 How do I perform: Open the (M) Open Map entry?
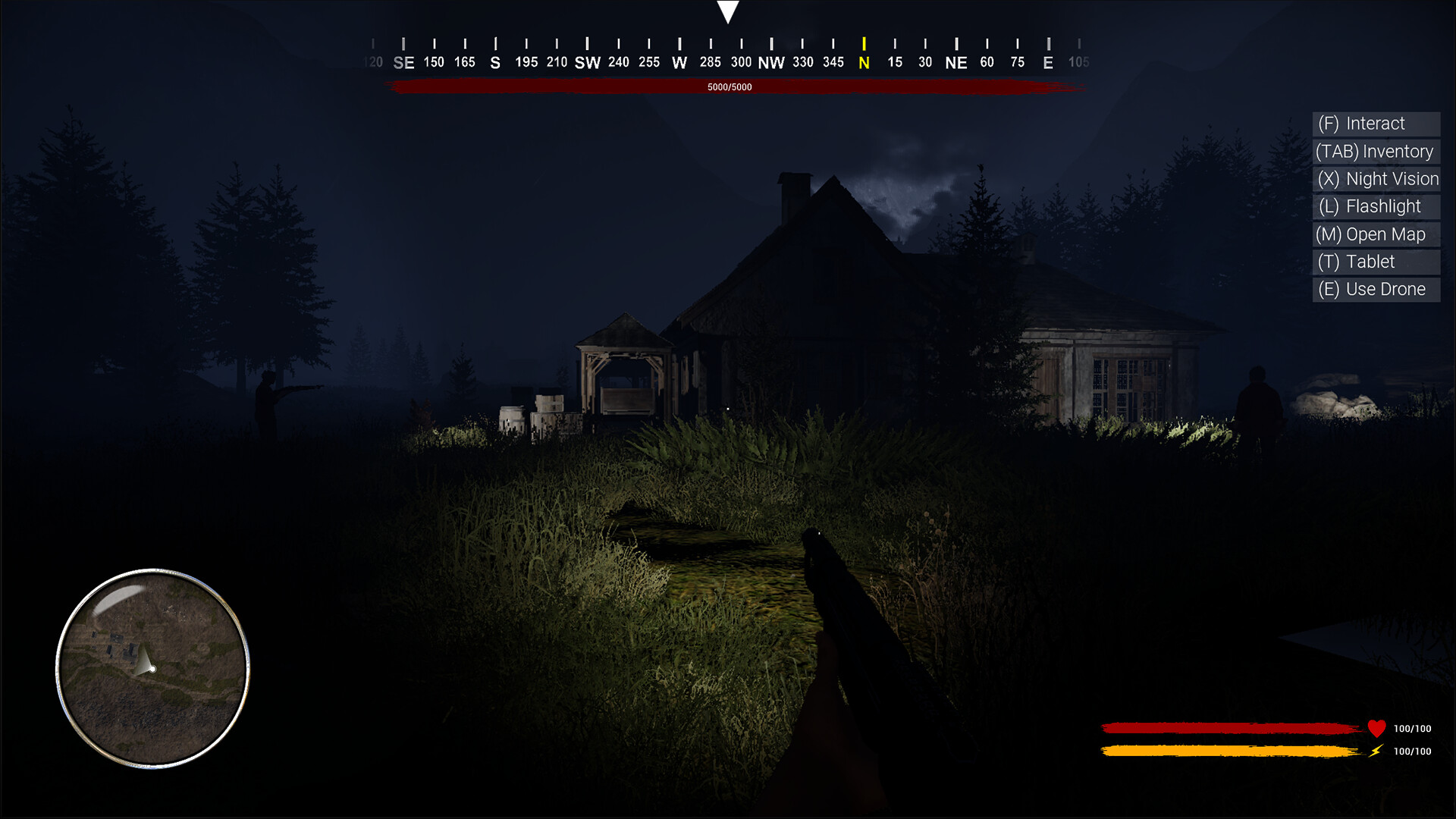click(1376, 234)
